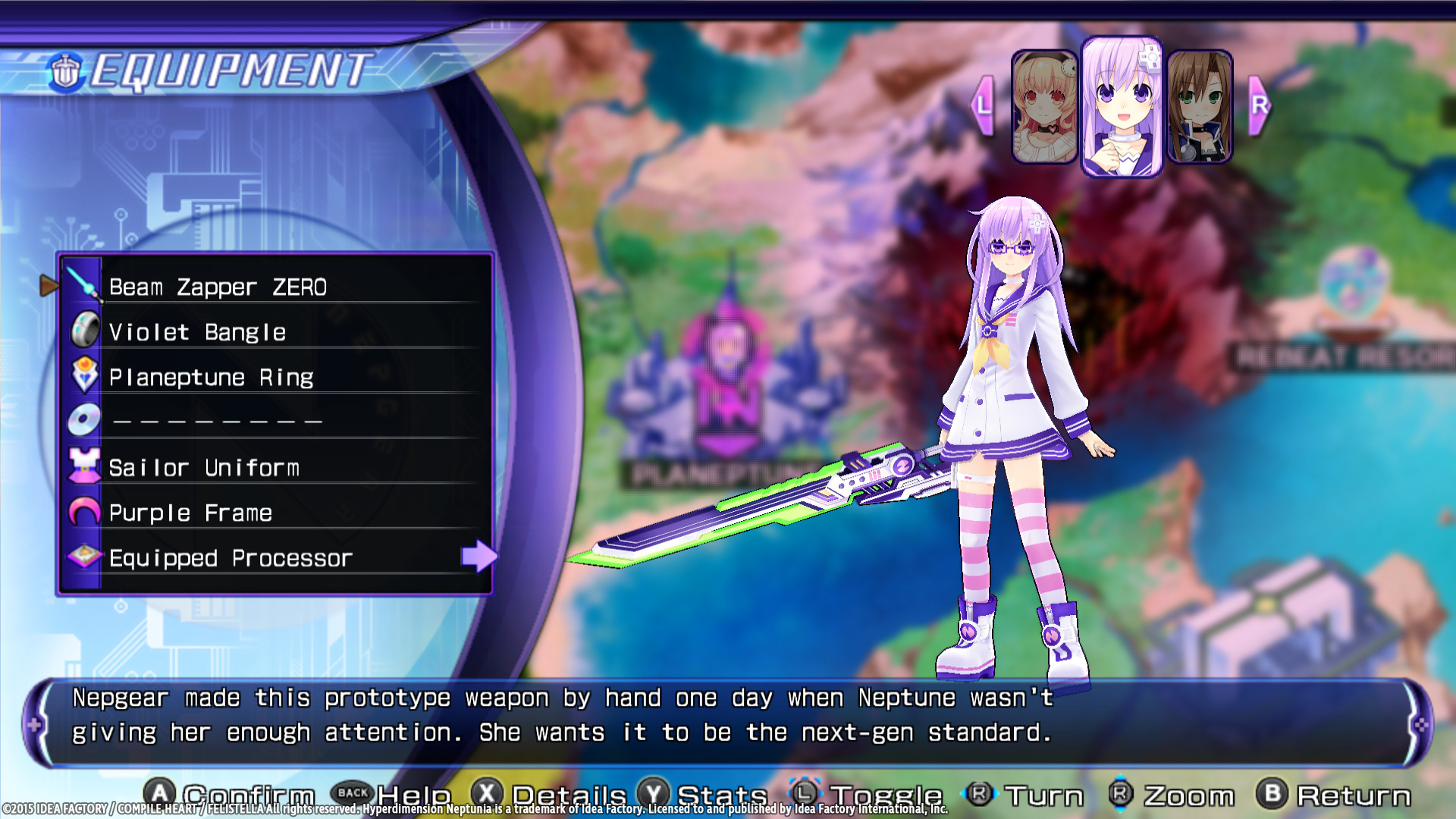Click the Purple Frame glasses icon
Viewport: 1456px width, 819px height.
coord(85,511)
